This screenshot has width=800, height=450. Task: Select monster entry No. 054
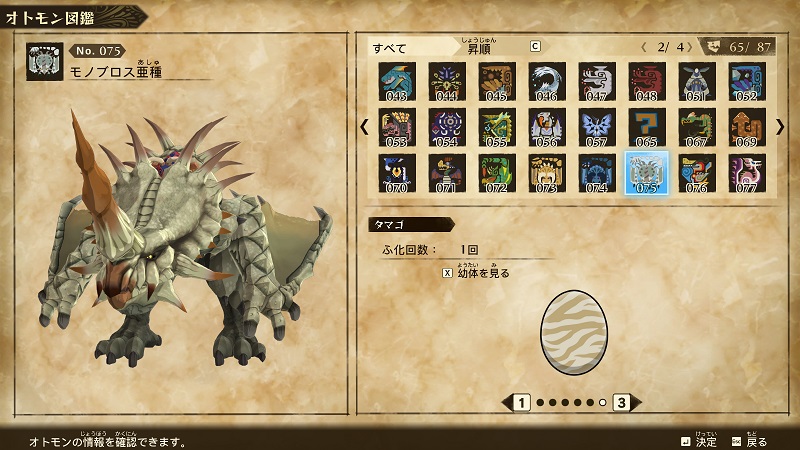446,127
